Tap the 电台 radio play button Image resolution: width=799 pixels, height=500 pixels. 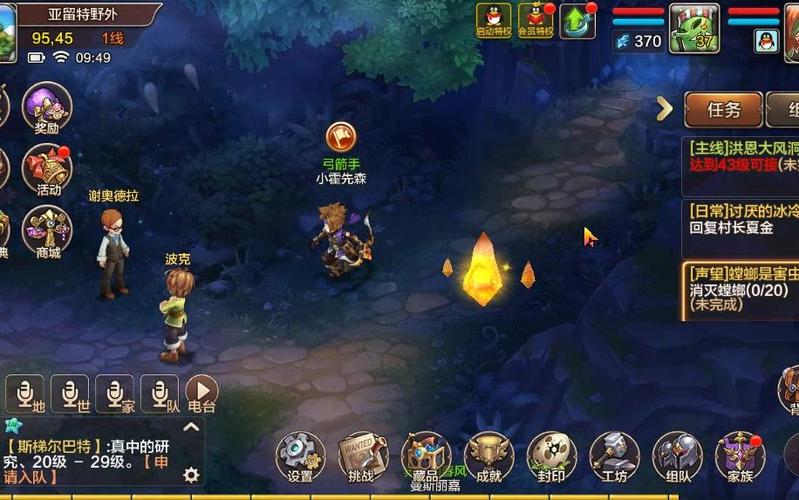click(201, 393)
